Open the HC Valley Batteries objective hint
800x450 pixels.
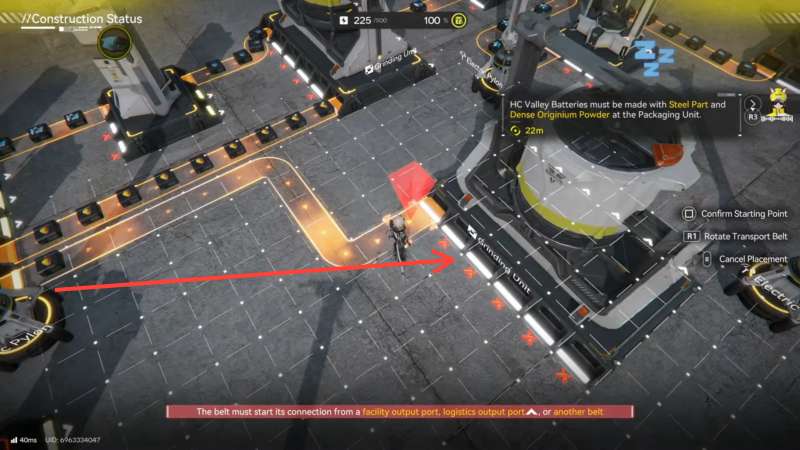617,109
